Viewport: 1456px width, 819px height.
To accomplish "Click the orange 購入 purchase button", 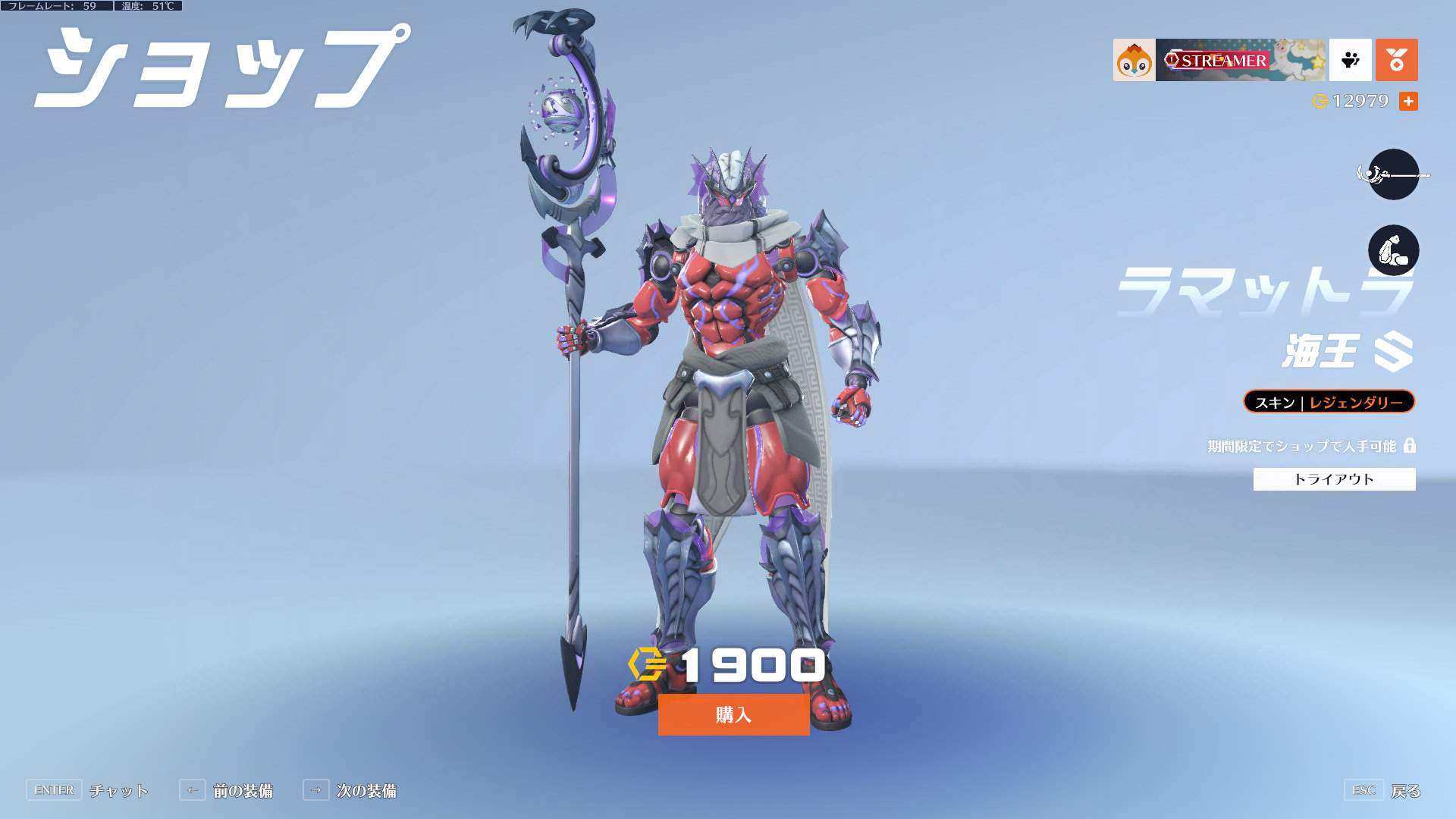I will [733, 714].
